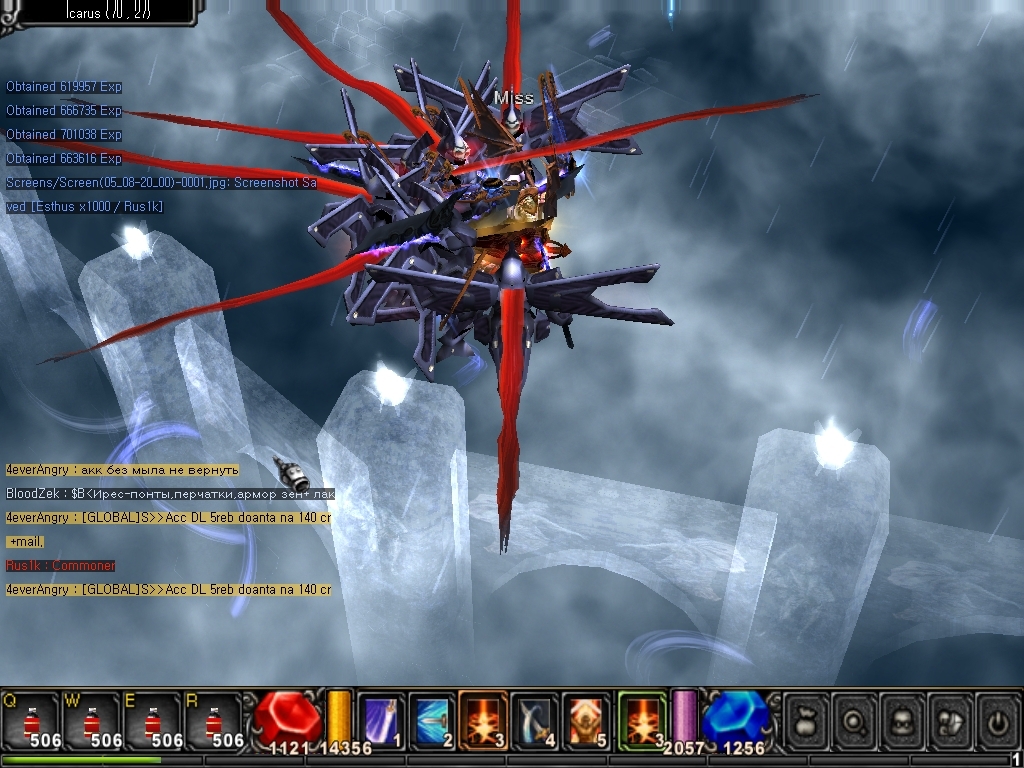
Task: Click the green-framed active skill icon
Action: click(x=642, y=719)
